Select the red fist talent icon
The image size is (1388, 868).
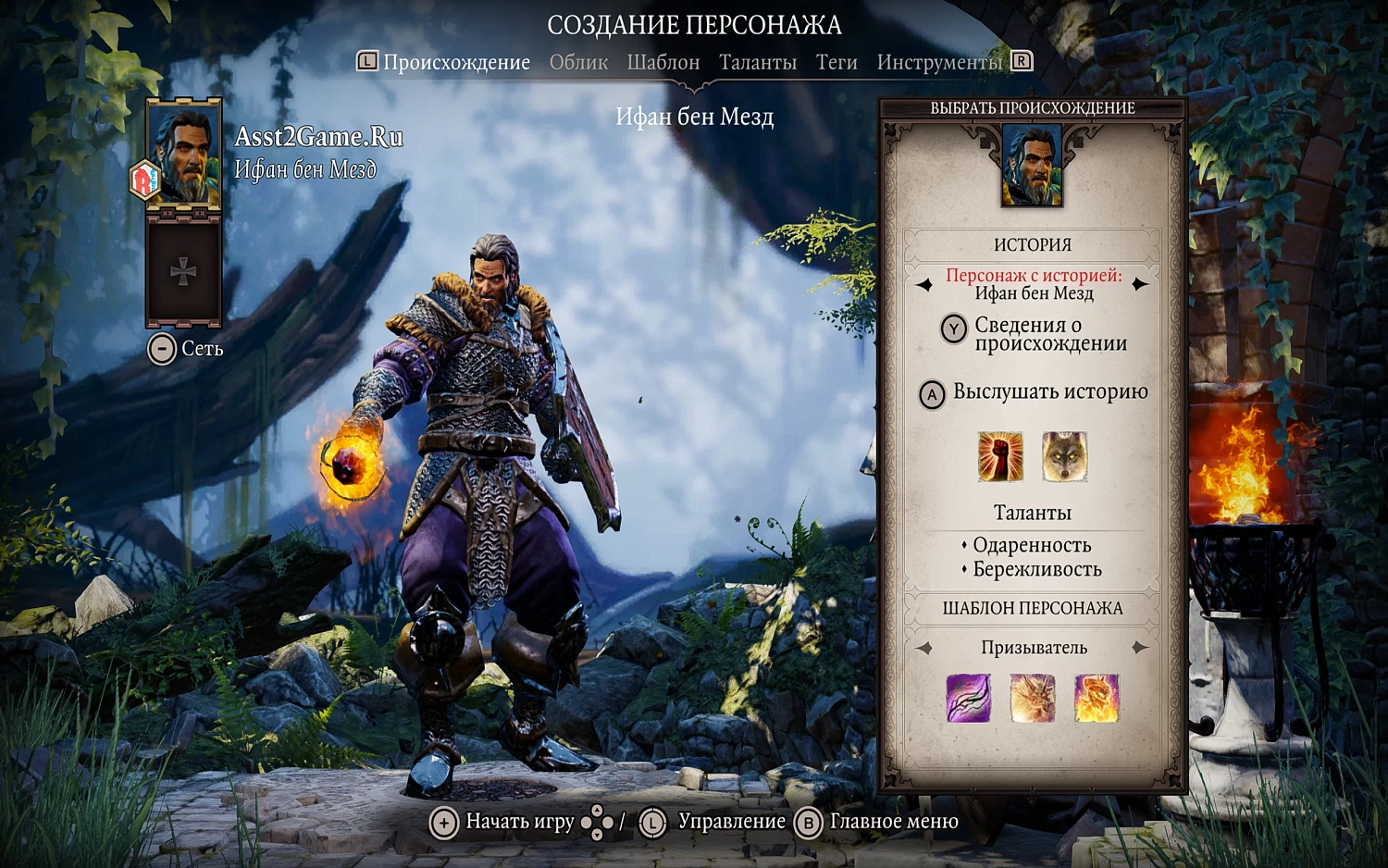(1000, 456)
